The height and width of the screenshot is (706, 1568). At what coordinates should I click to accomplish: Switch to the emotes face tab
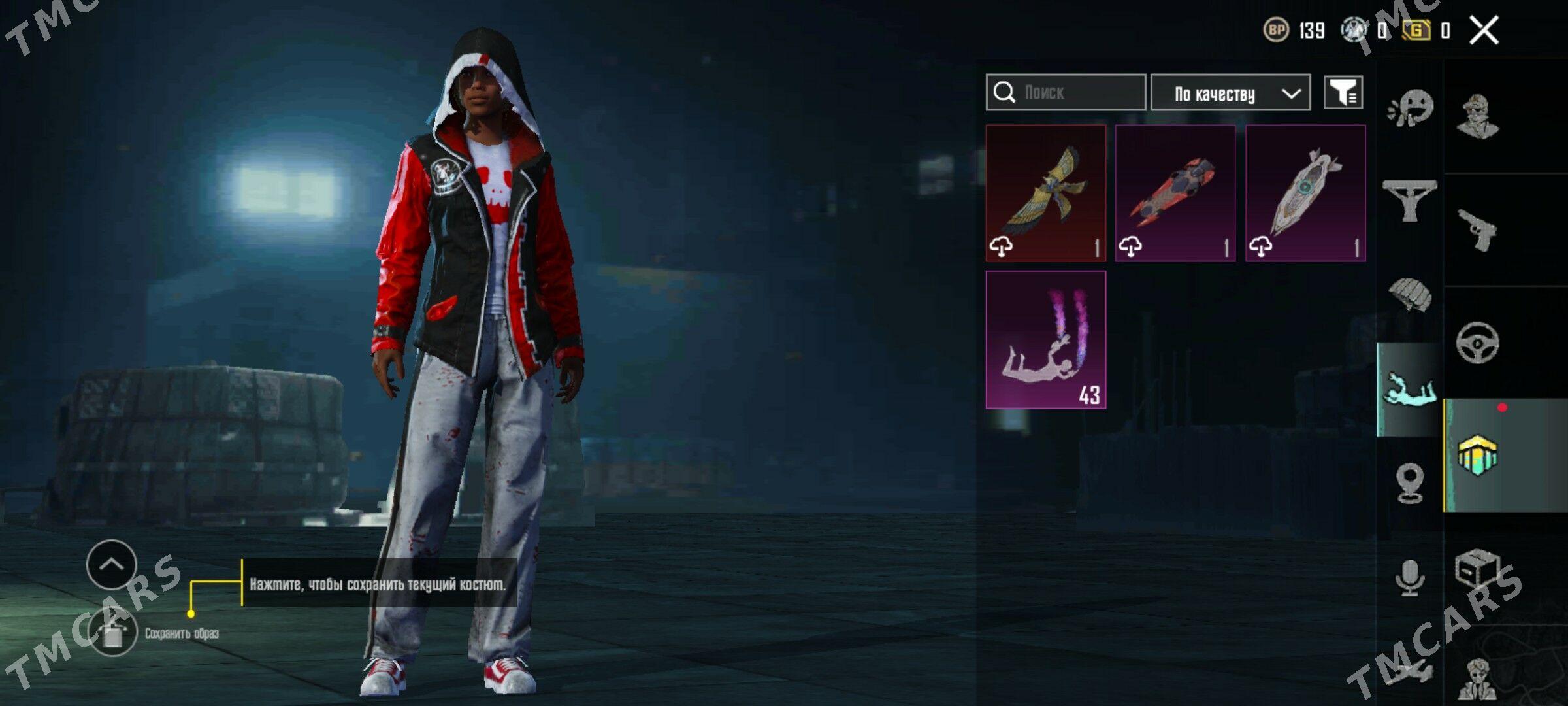[x=1410, y=108]
